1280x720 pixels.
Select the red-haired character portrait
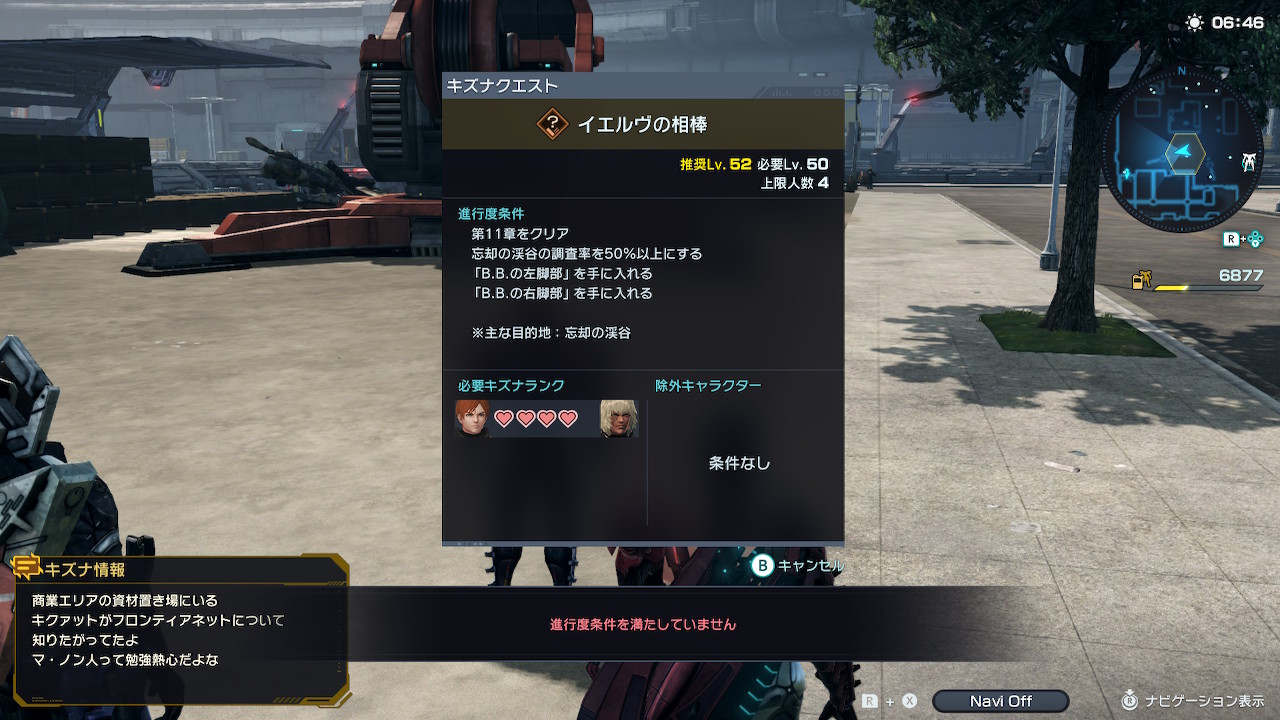(x=471, y=419)
